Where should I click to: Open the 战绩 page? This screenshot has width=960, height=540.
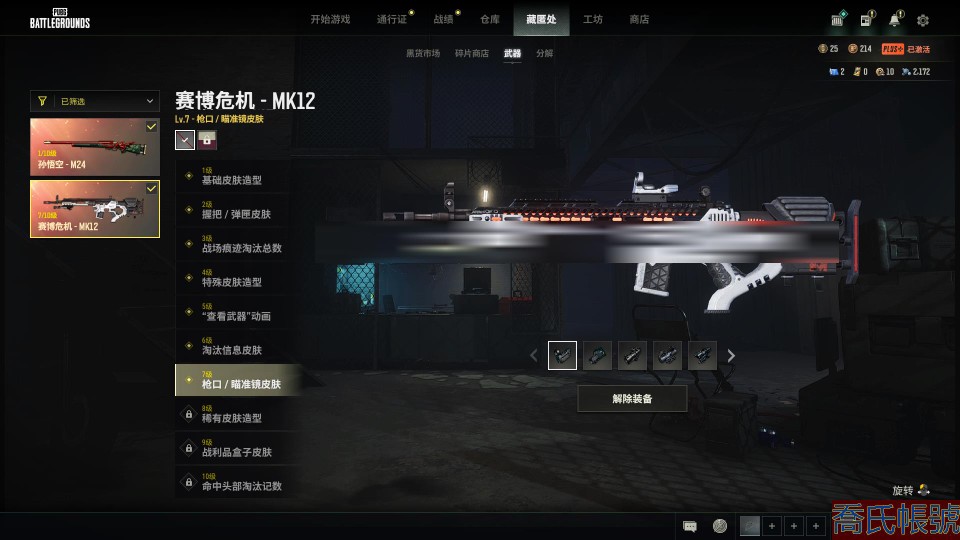(443, 19)
